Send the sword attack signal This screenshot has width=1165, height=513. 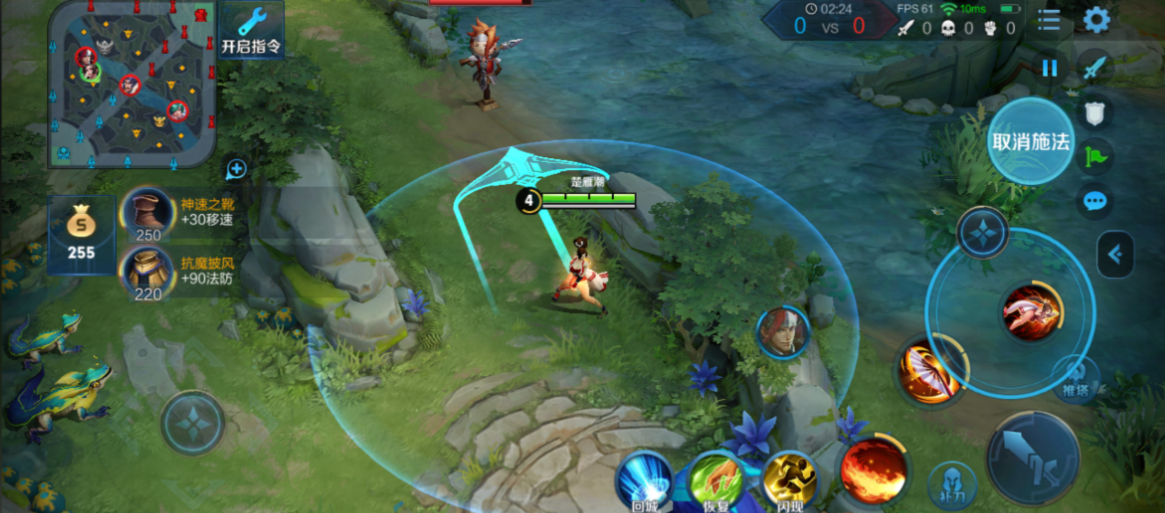(x=1096, y=68)
